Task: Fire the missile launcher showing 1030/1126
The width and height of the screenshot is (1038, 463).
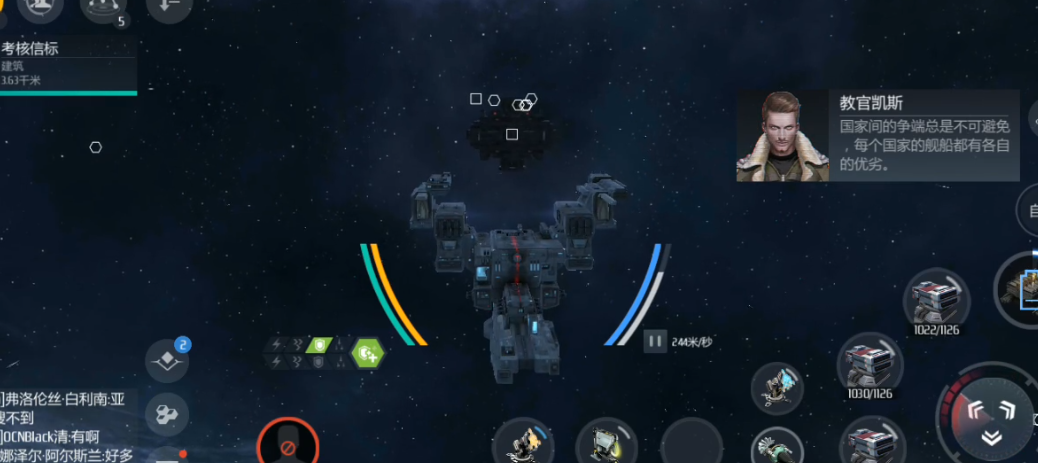Action: [869, 362]
